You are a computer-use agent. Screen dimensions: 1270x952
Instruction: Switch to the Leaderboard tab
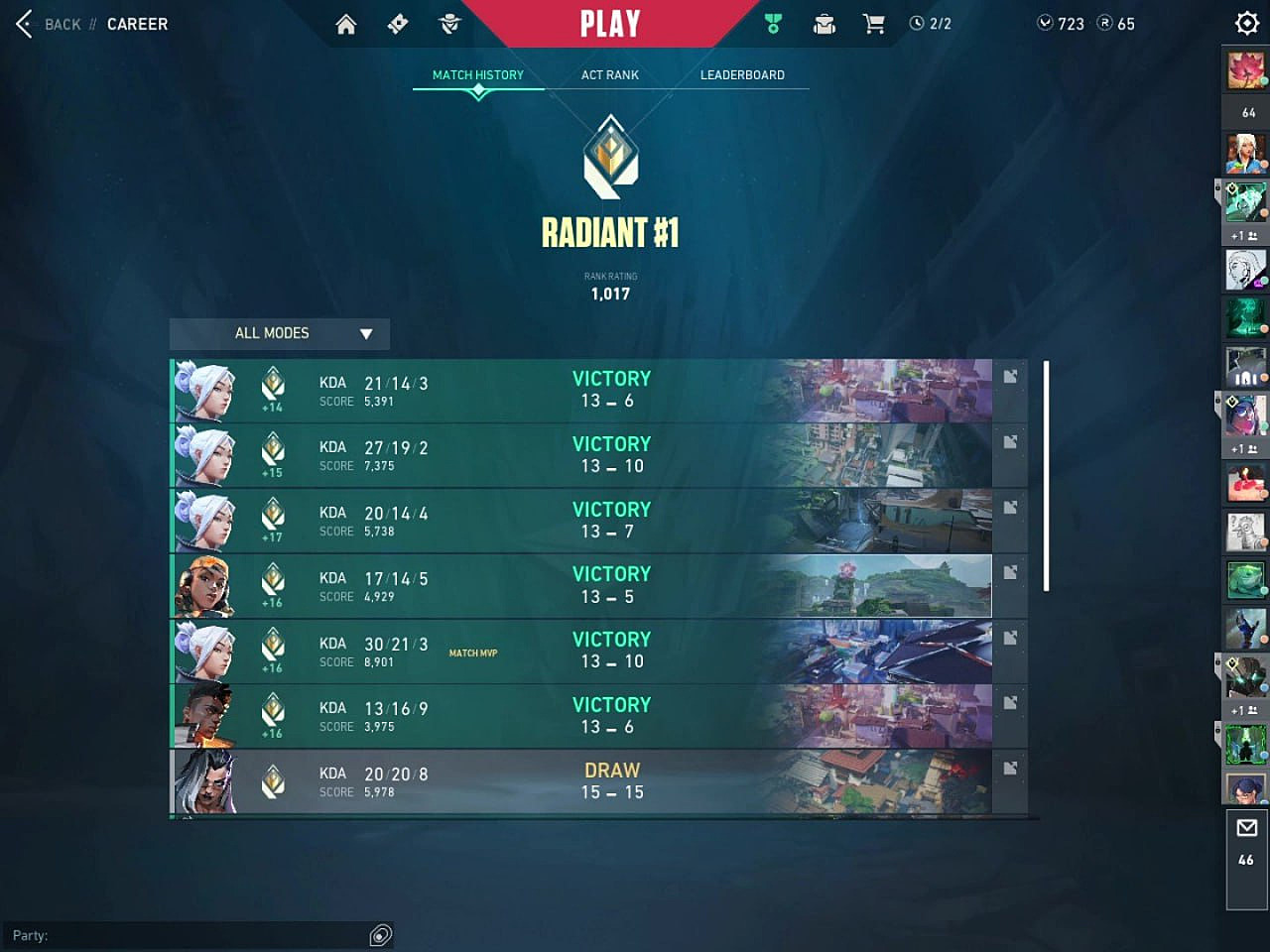(x=741, y=75)
